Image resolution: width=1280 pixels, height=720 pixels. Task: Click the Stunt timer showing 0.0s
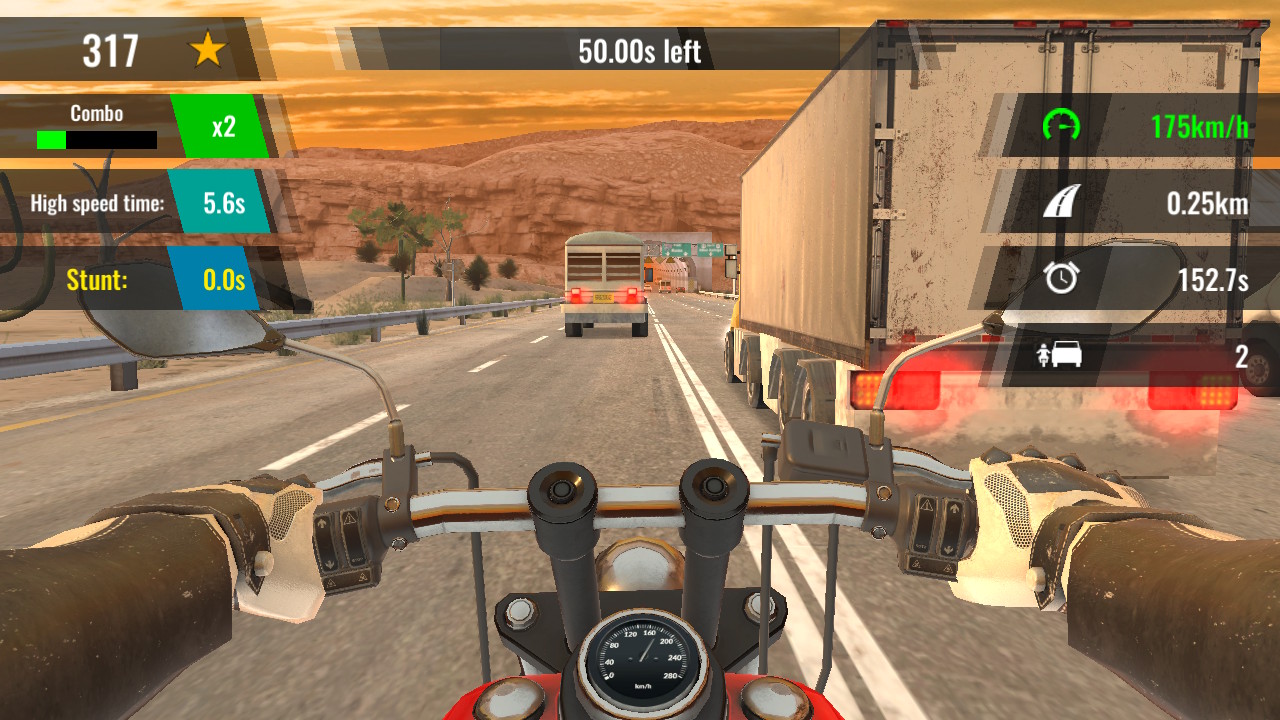(222, 280)
